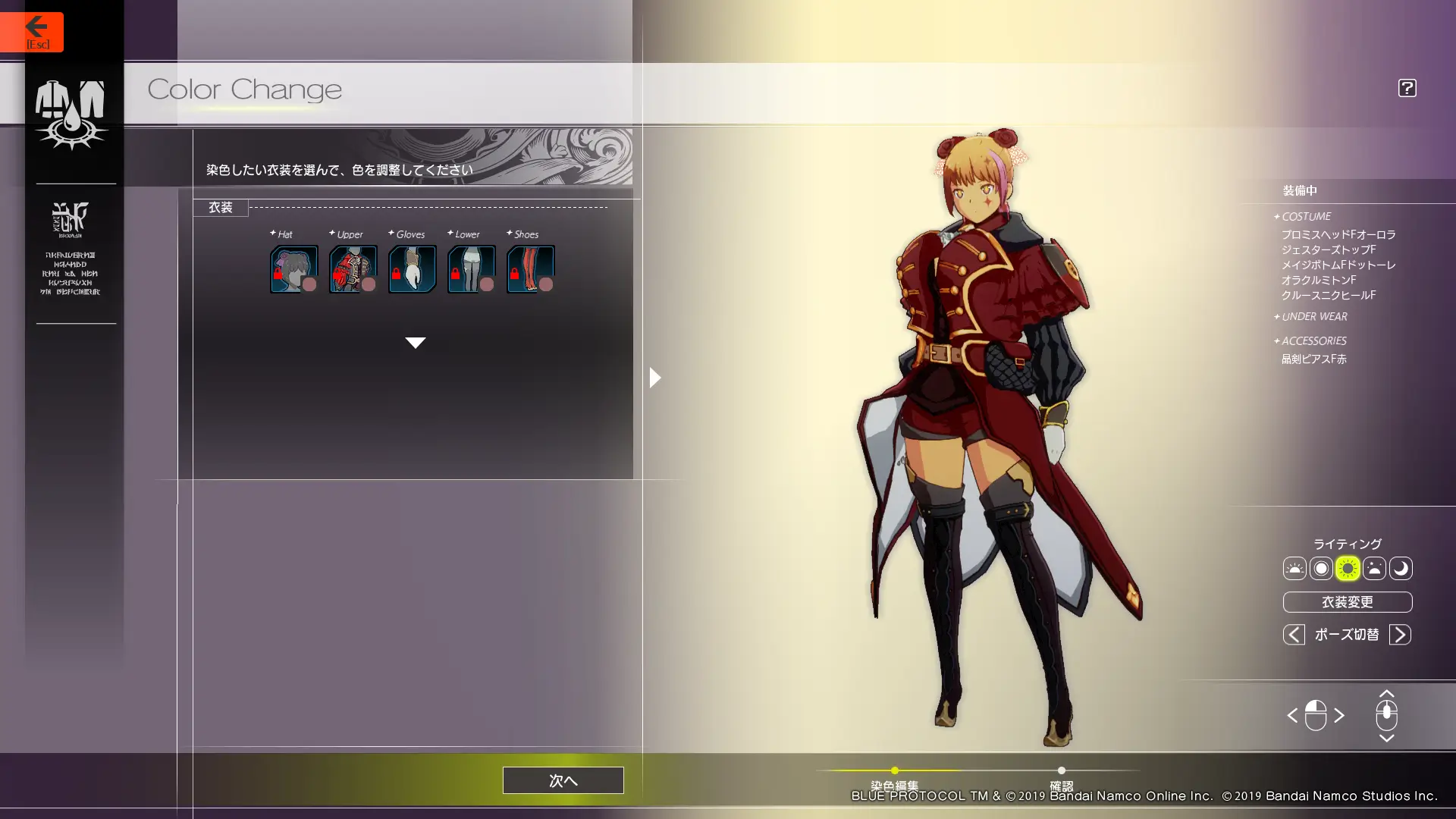
Task: Expand the list with the down arrow
Action: tap(415, 343)
